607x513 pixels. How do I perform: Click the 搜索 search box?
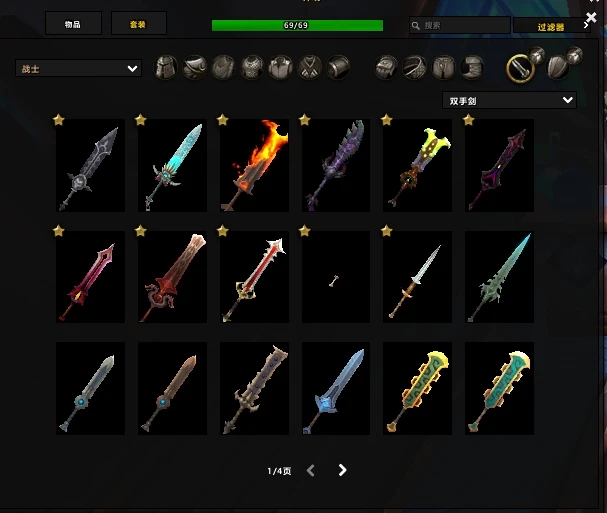(460, 25)
